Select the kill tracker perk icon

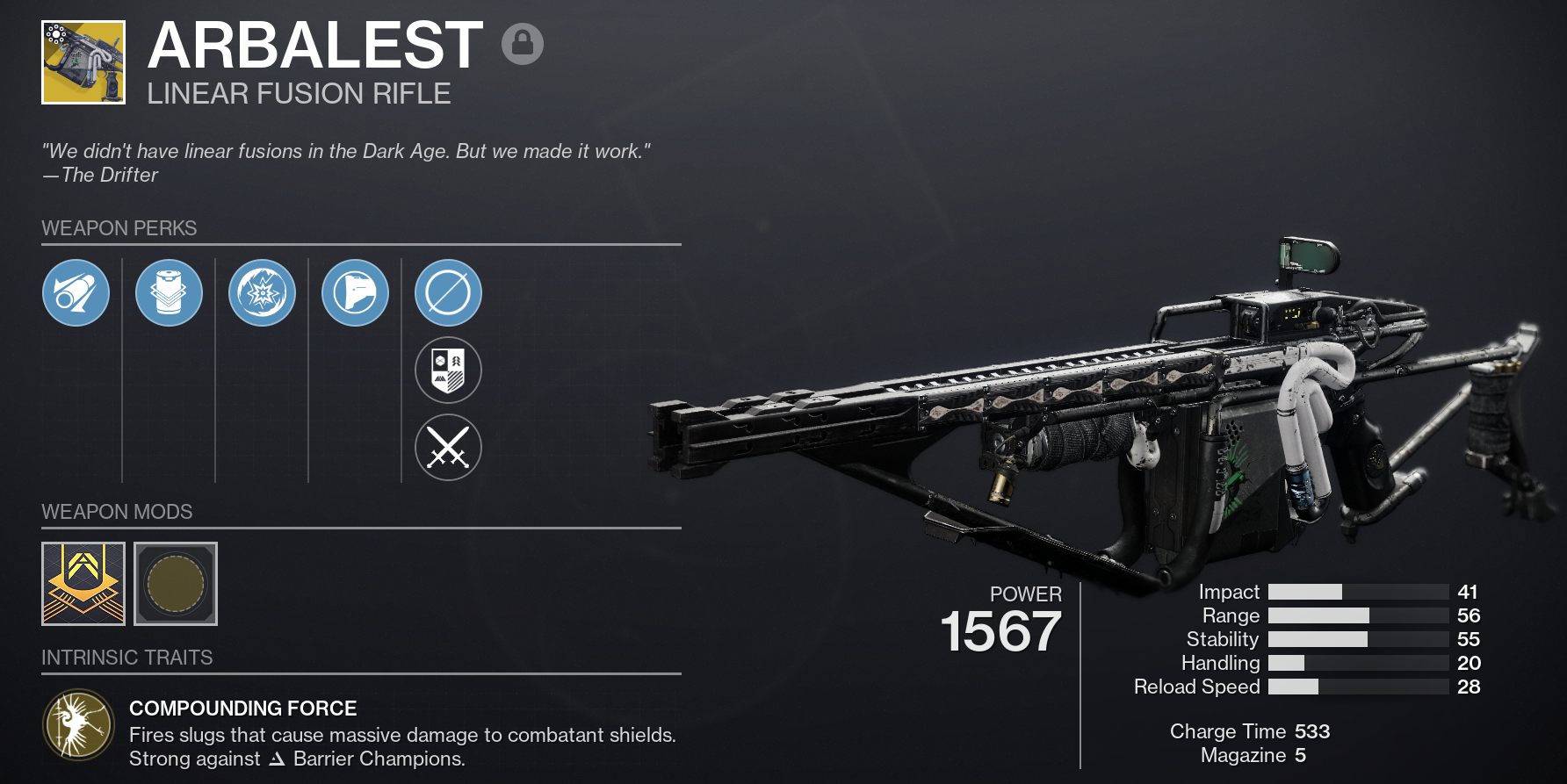point(448,370)
